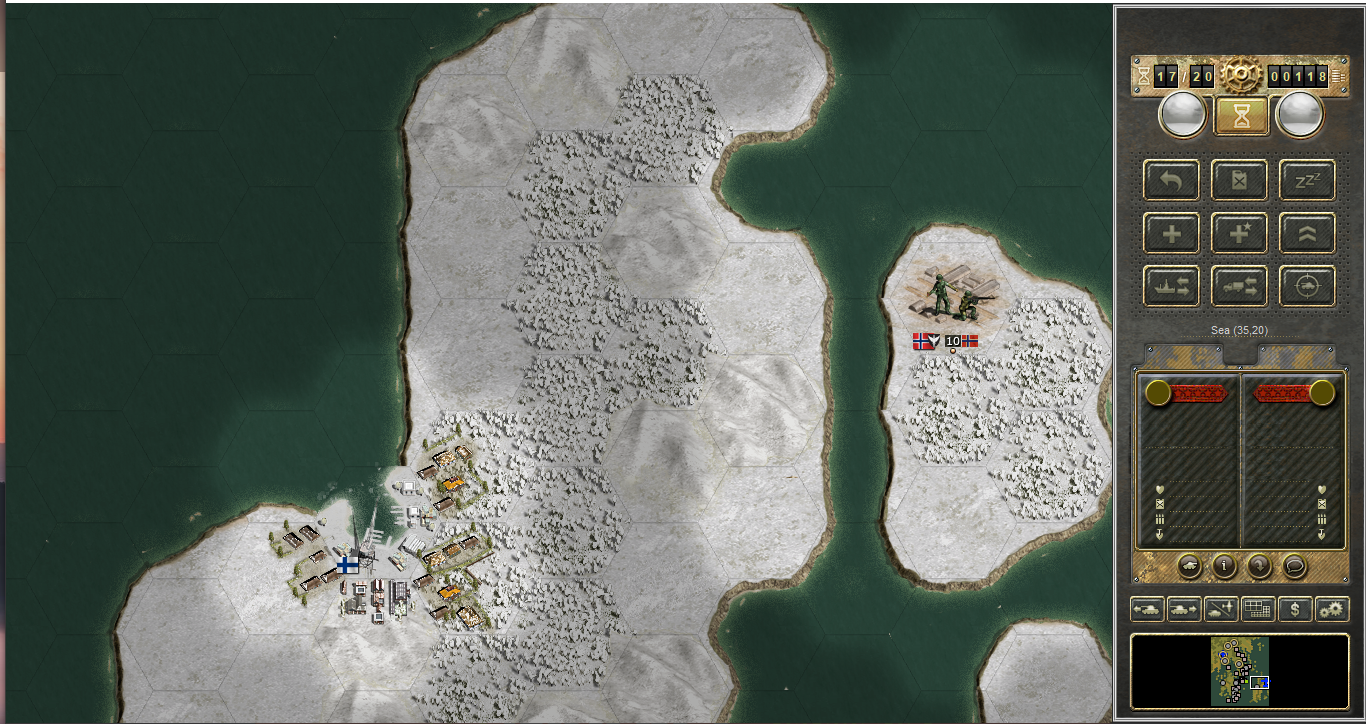
Task: Open the strategic map grid button
Action: tap(1258, 608)
